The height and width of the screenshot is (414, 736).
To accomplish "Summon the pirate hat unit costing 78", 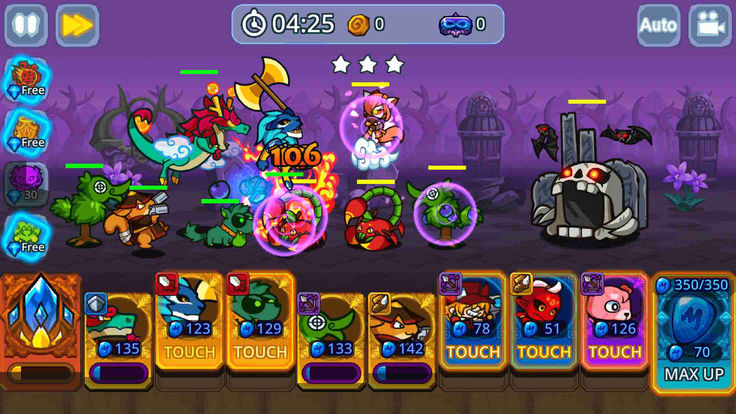I will [x=472, y=322].
